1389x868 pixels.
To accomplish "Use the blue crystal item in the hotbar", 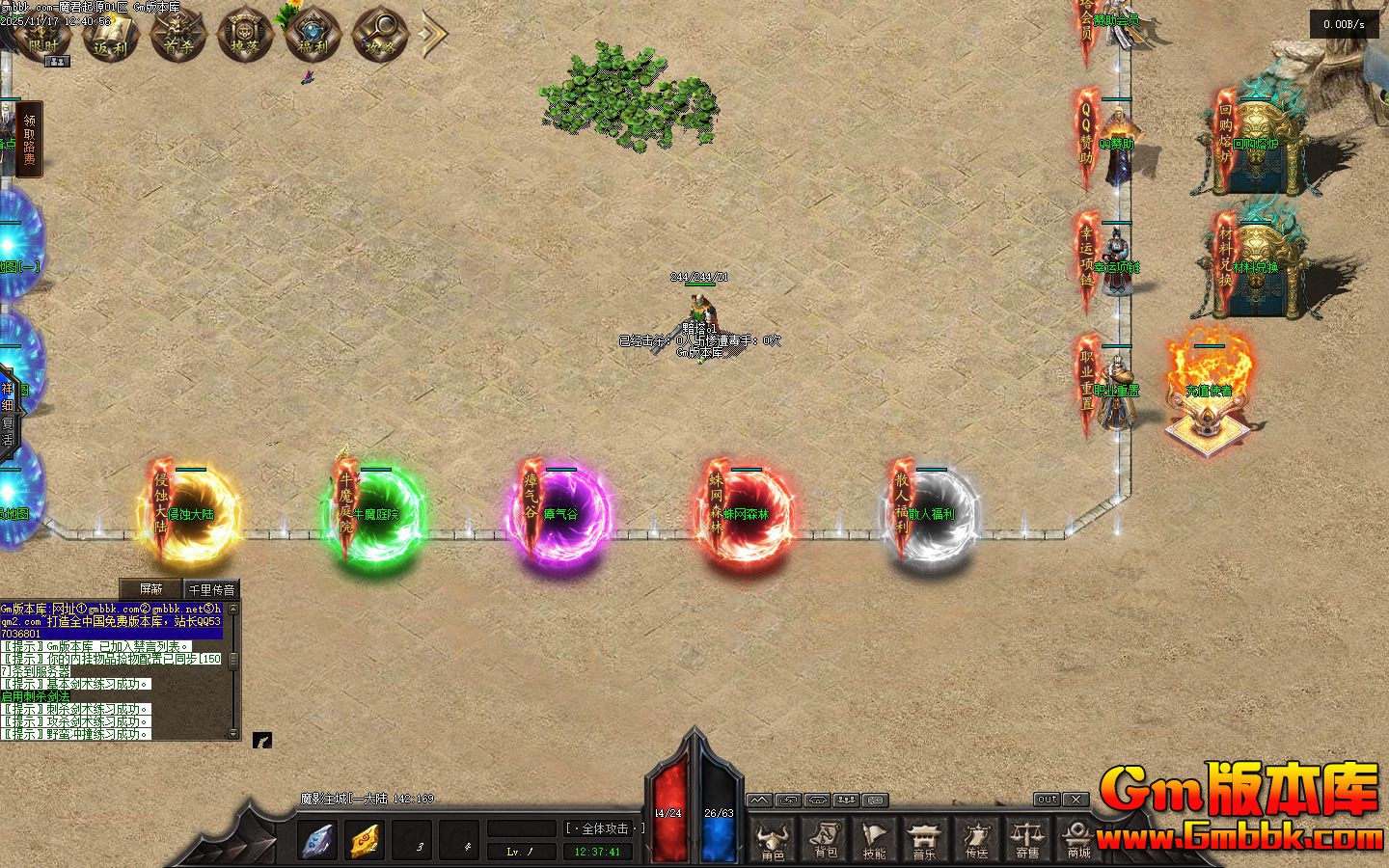I will pyautogui.click(x=317, y=840).
